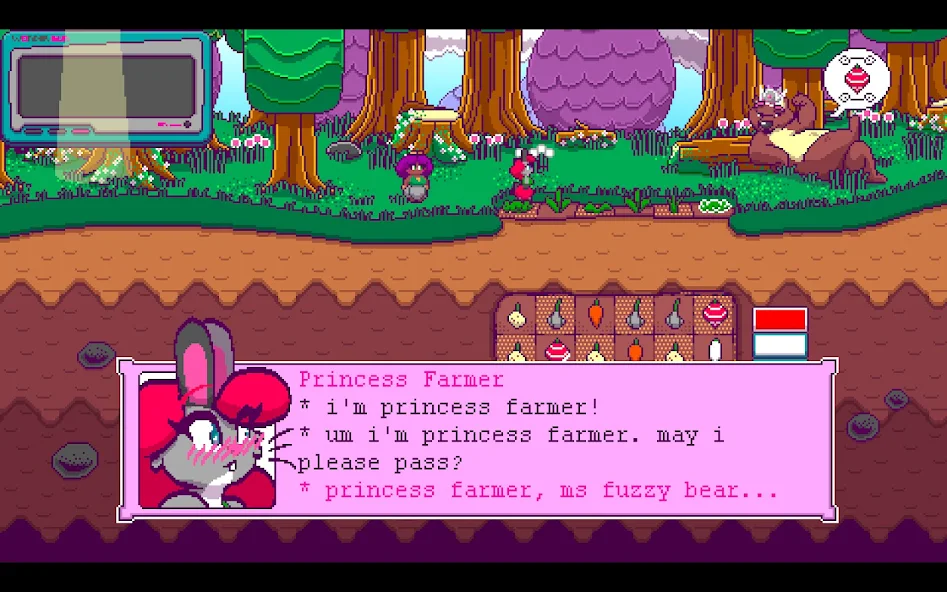
Task: Select the striped beet tile between two onions
Action: pos(556,350)
